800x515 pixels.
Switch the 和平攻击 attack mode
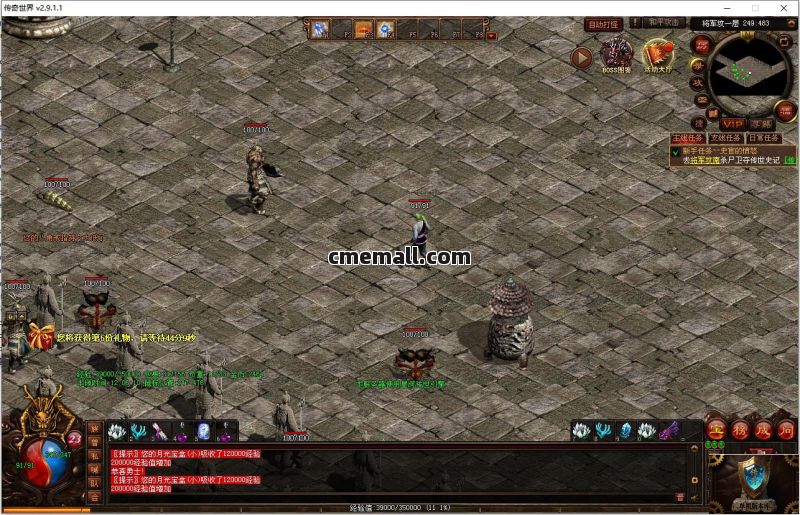(x=664, y=22)
